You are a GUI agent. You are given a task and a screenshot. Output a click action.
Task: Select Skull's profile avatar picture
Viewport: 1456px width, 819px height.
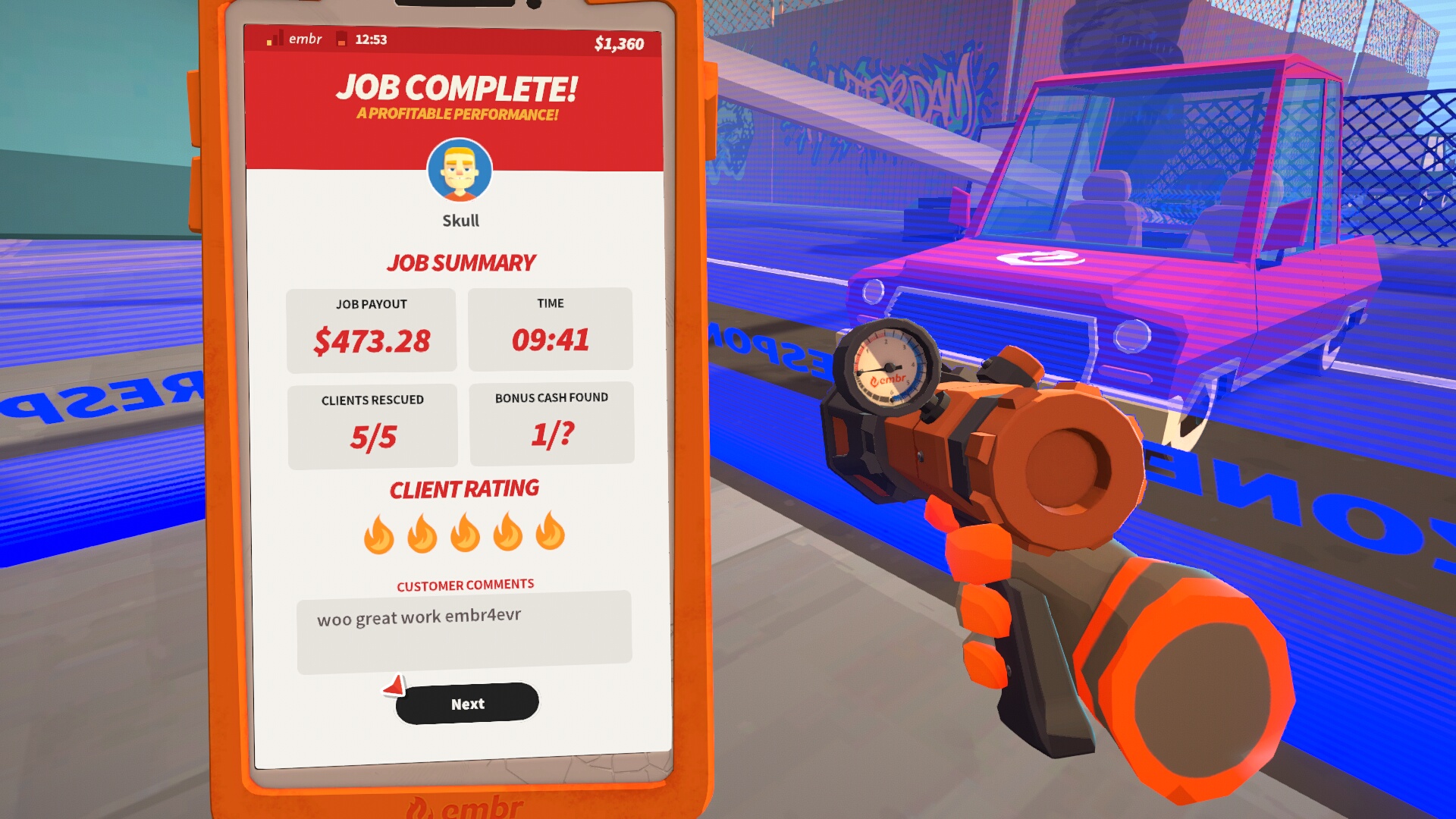tap(460, 171)
